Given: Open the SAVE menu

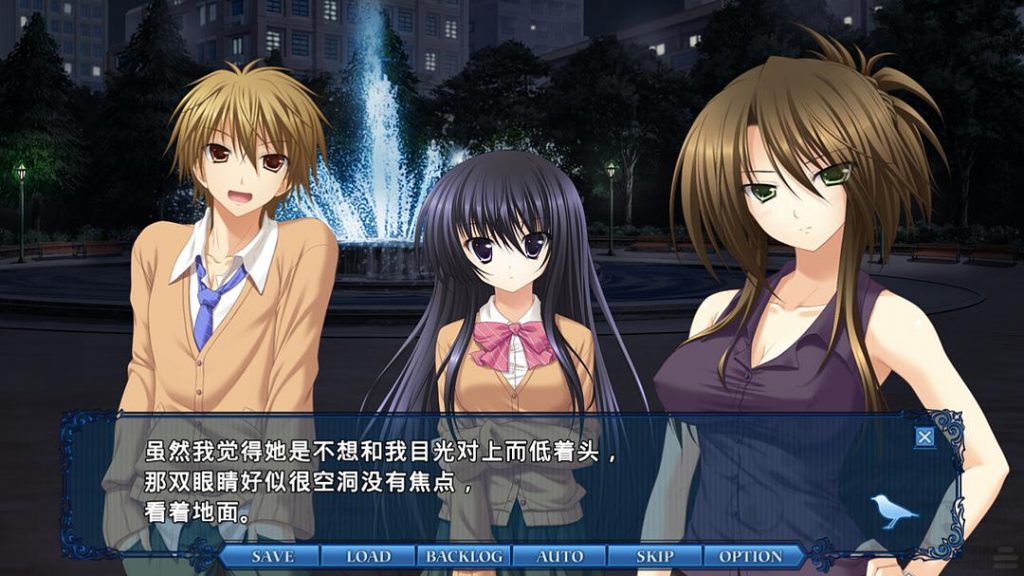Looking at the screenshot, I should 272,556.
